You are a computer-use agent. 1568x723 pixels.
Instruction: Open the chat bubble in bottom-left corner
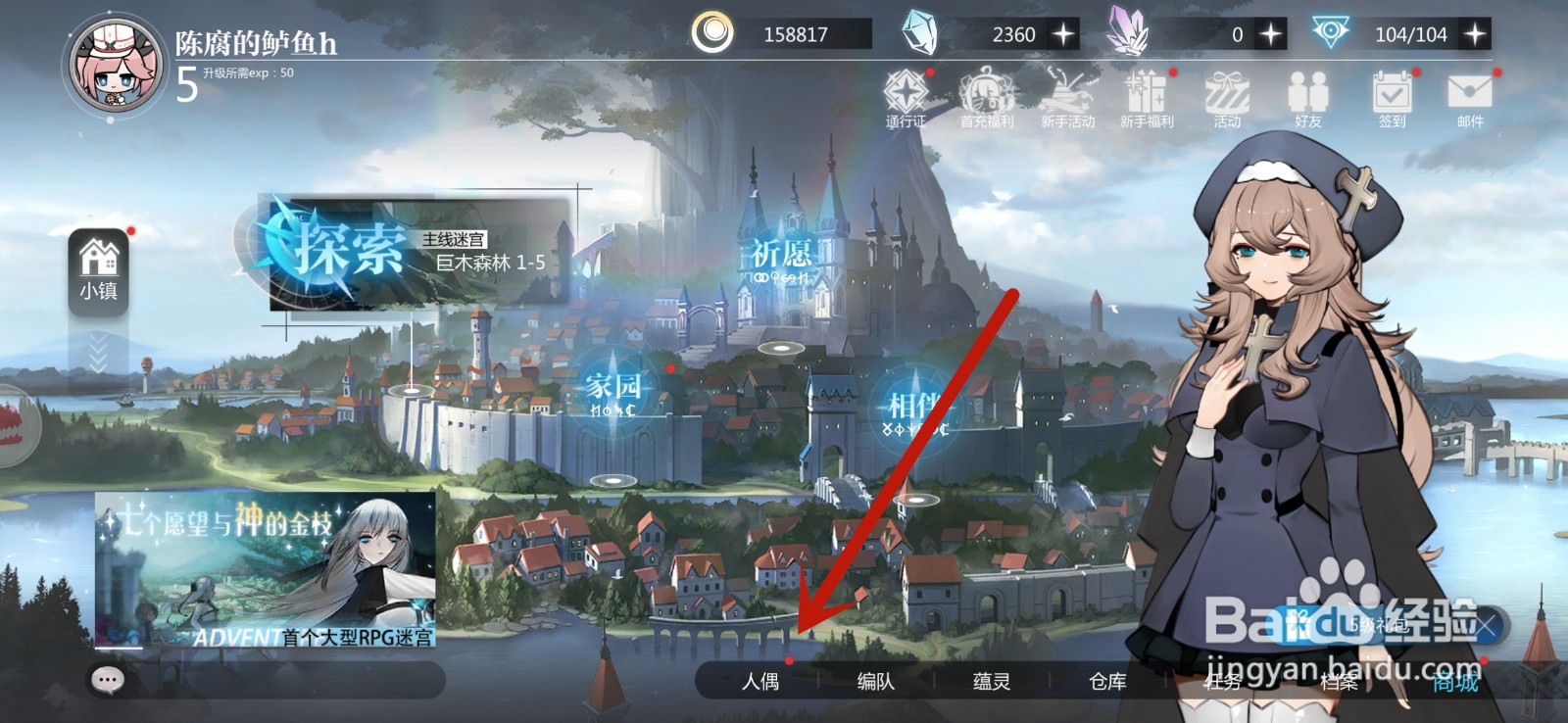click(x=106, y=679)
